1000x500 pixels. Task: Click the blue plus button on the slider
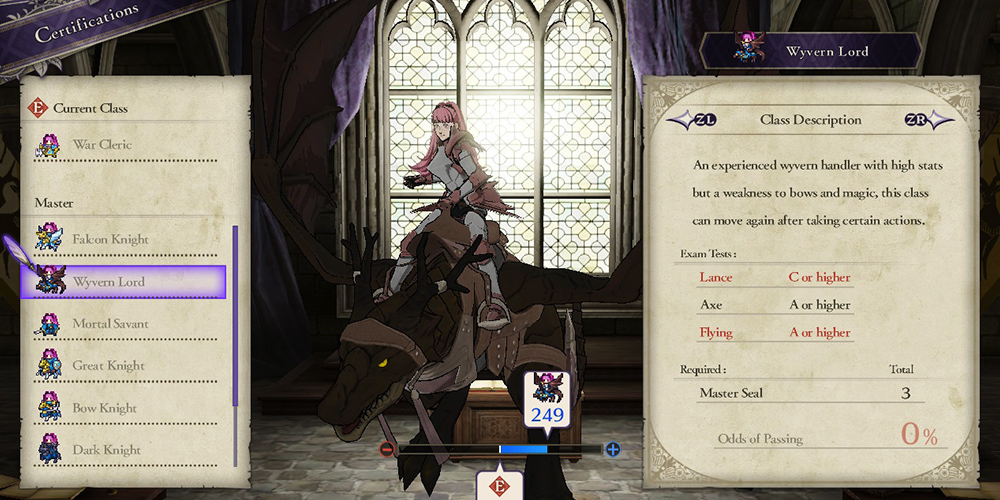(x=613, y=450)
